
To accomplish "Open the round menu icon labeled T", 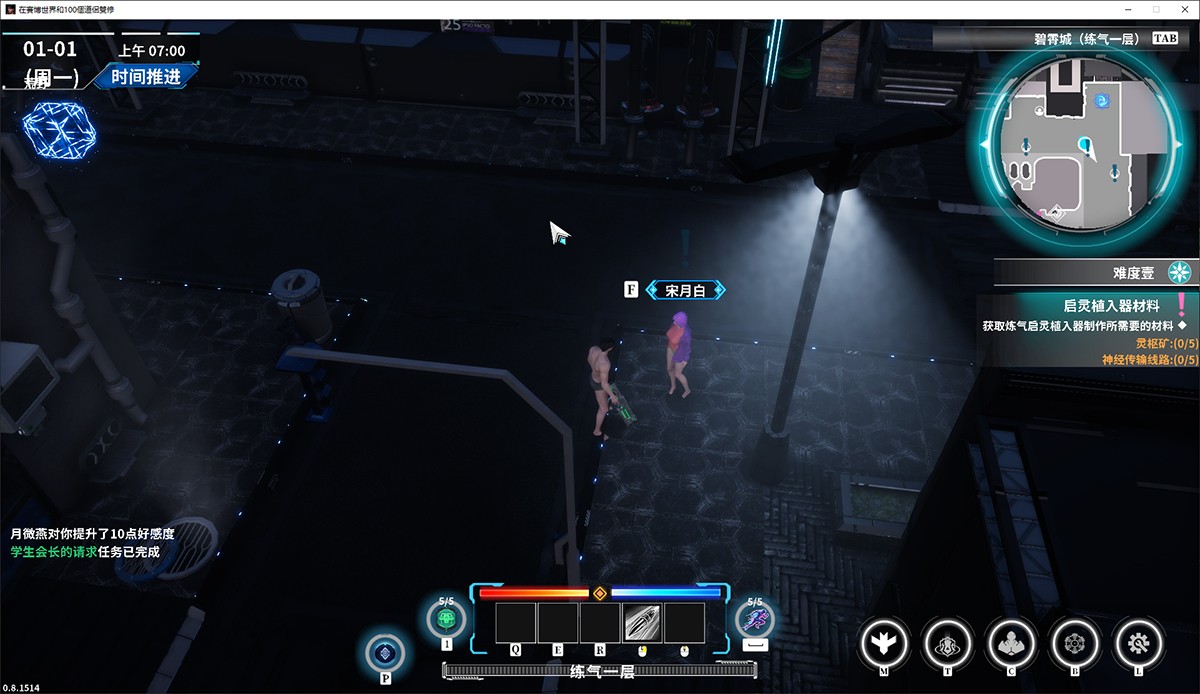I will 947,640.
